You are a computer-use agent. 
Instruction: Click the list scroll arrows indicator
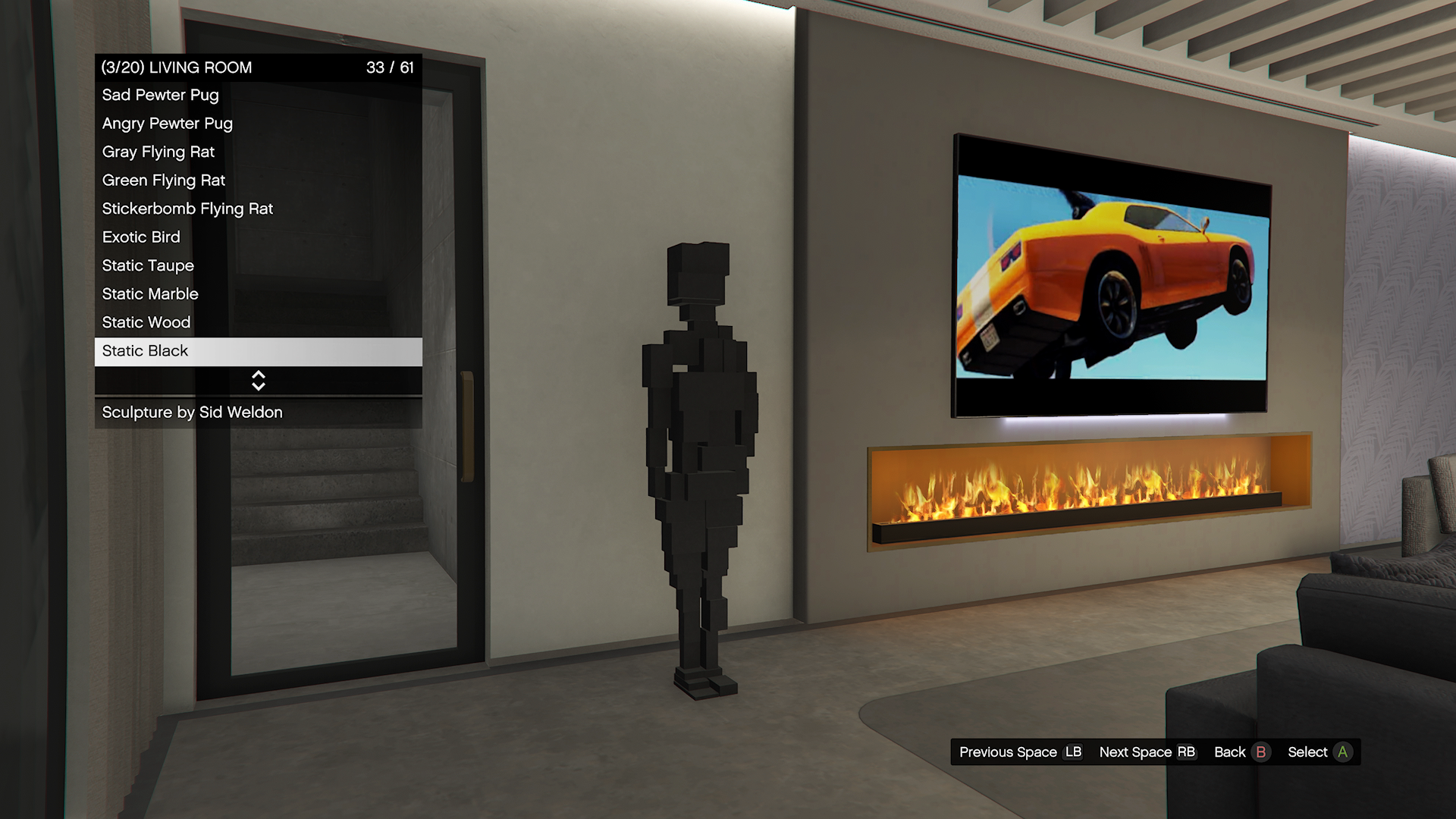point(259,381)
